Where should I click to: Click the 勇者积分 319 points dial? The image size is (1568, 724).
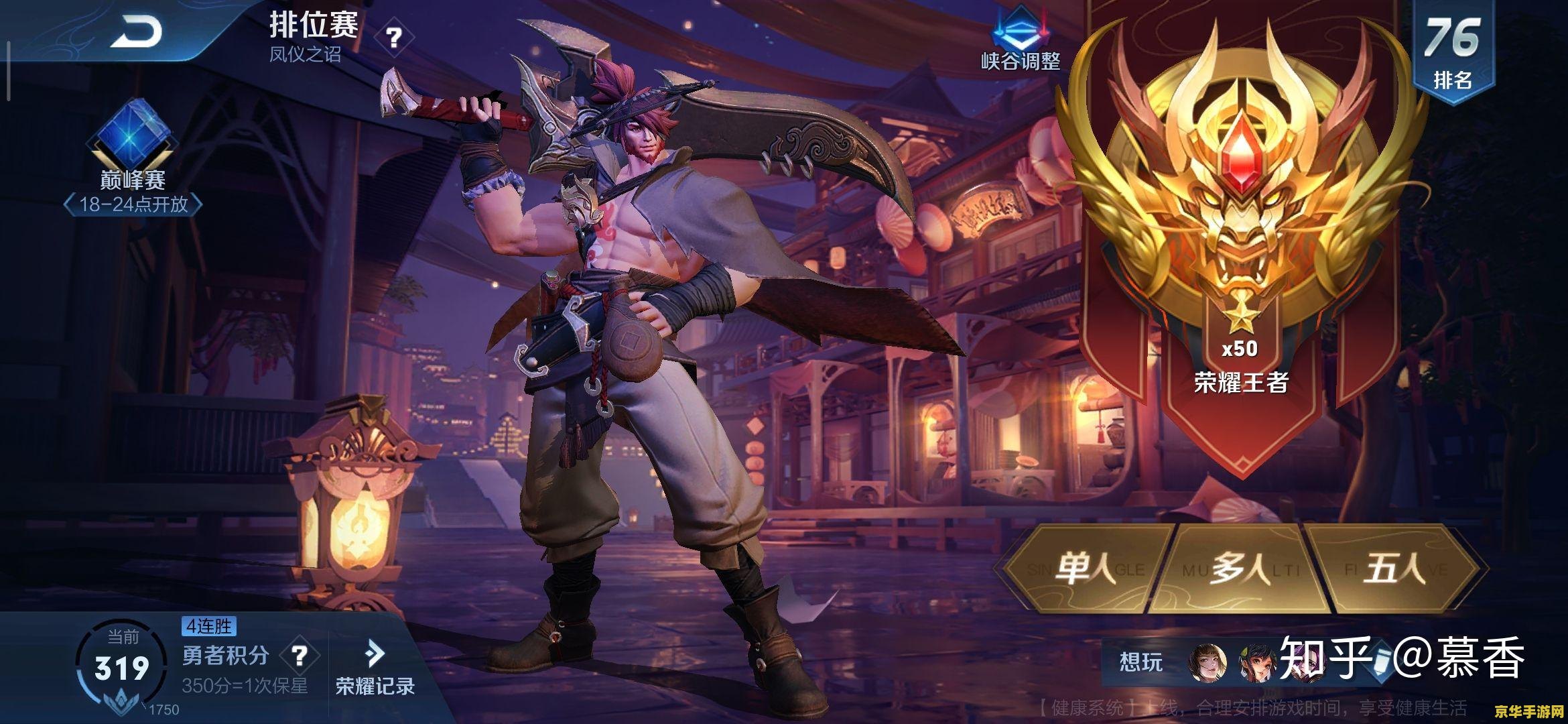click(121, 668)
